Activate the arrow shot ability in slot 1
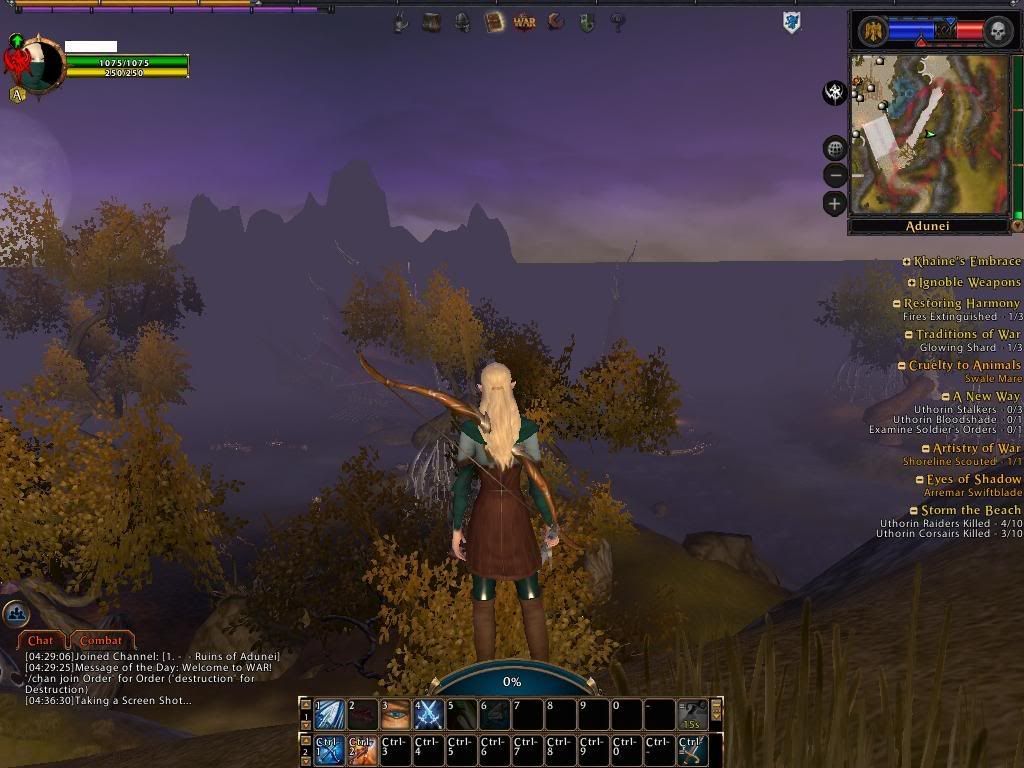 click(331, 714)
